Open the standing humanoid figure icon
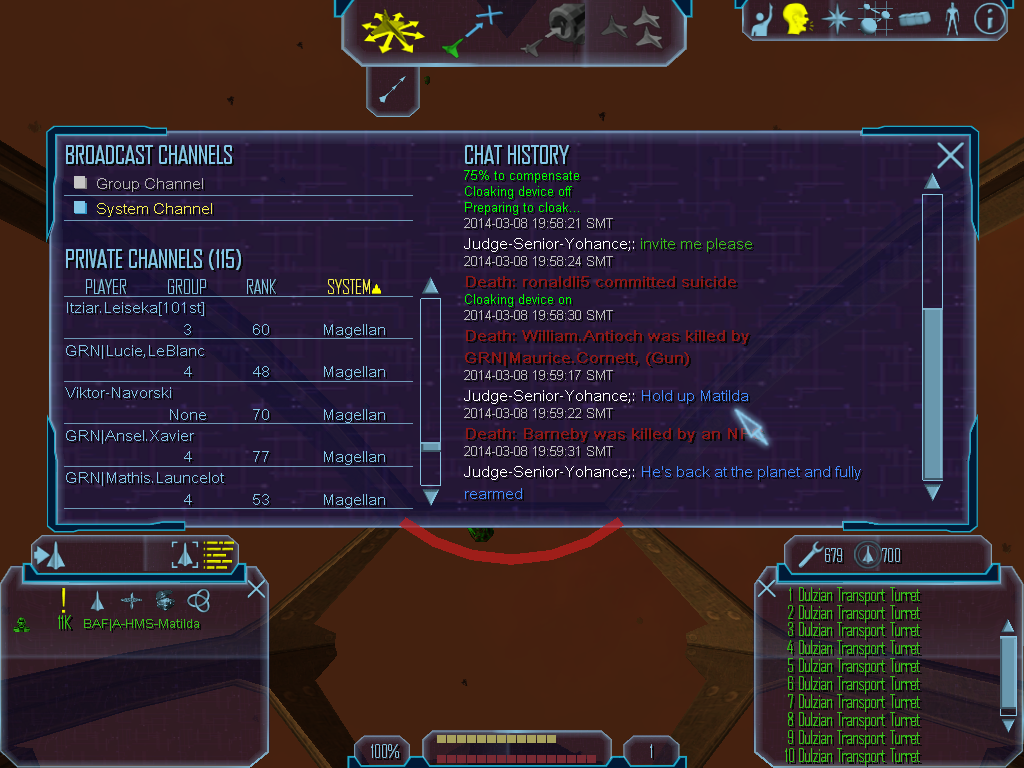 point(951,18)
